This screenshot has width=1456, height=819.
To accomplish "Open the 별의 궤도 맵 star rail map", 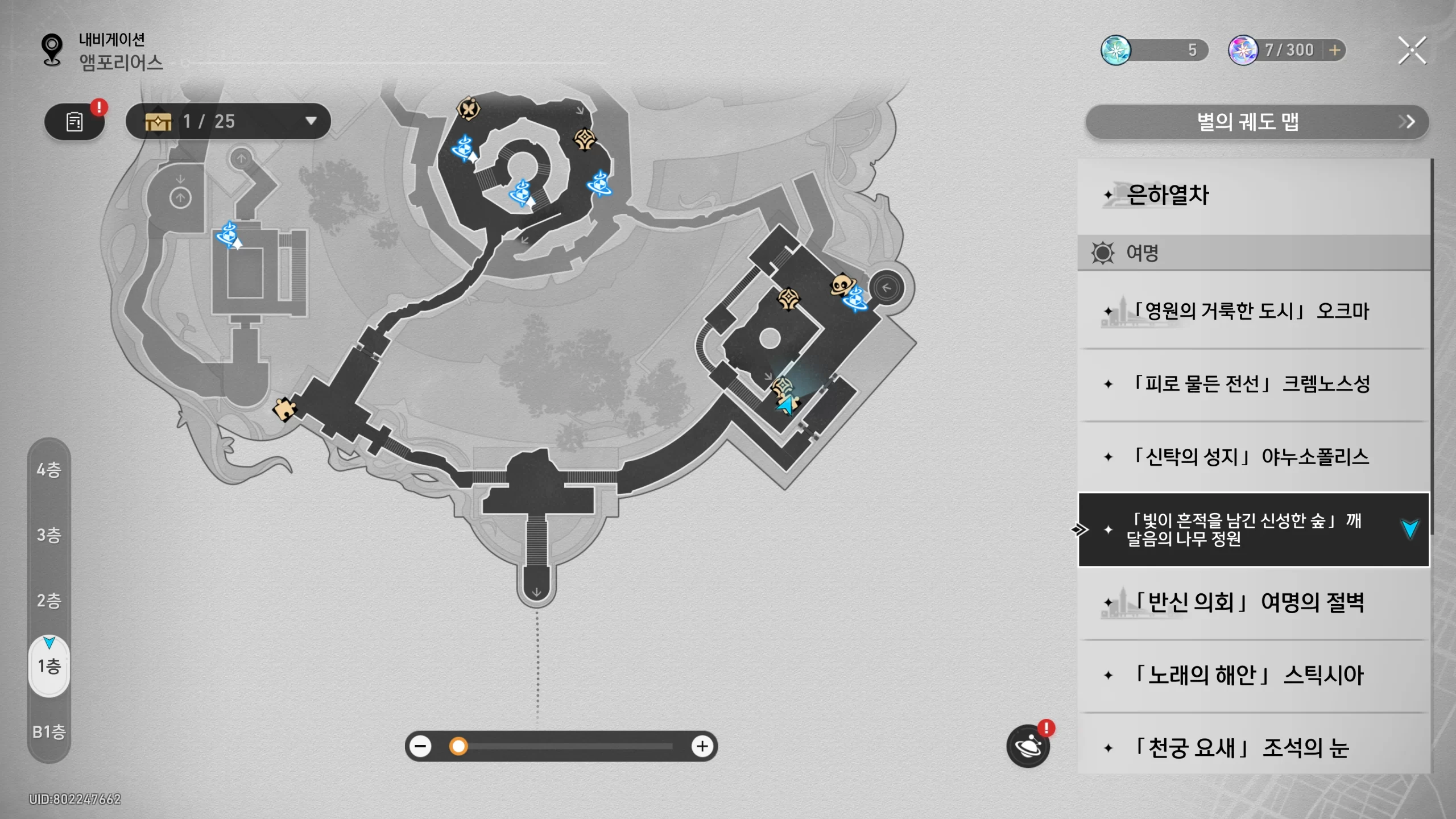I will pos(1256,122).
